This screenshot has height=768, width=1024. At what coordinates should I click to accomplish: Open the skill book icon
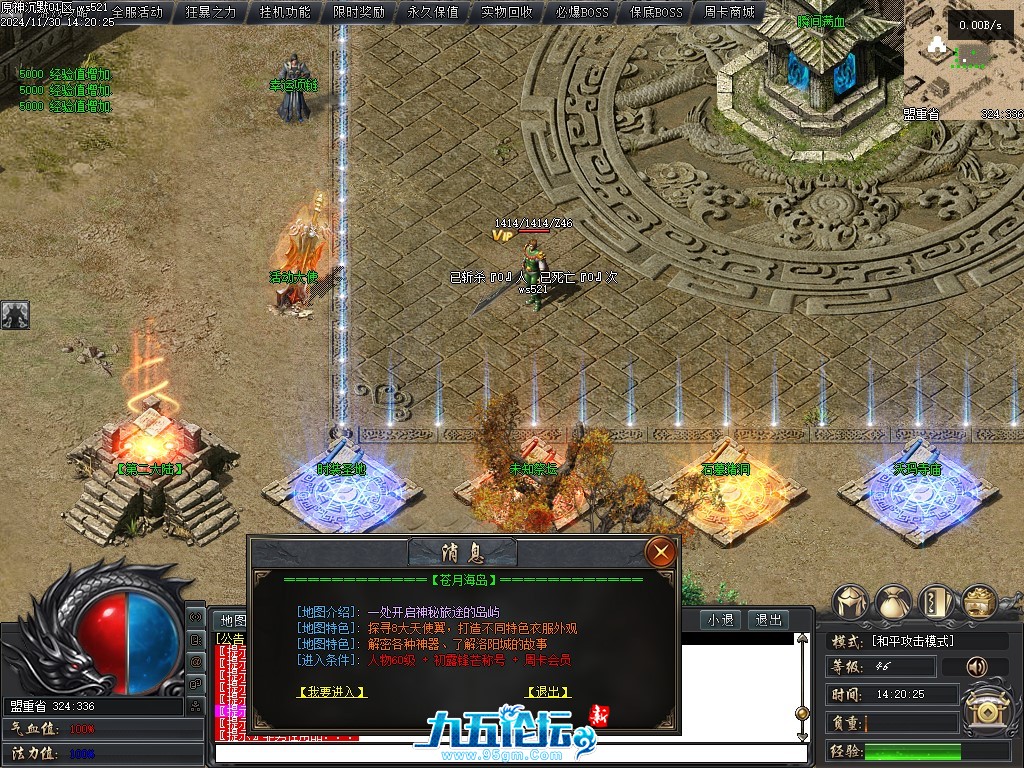click(936, 602)
